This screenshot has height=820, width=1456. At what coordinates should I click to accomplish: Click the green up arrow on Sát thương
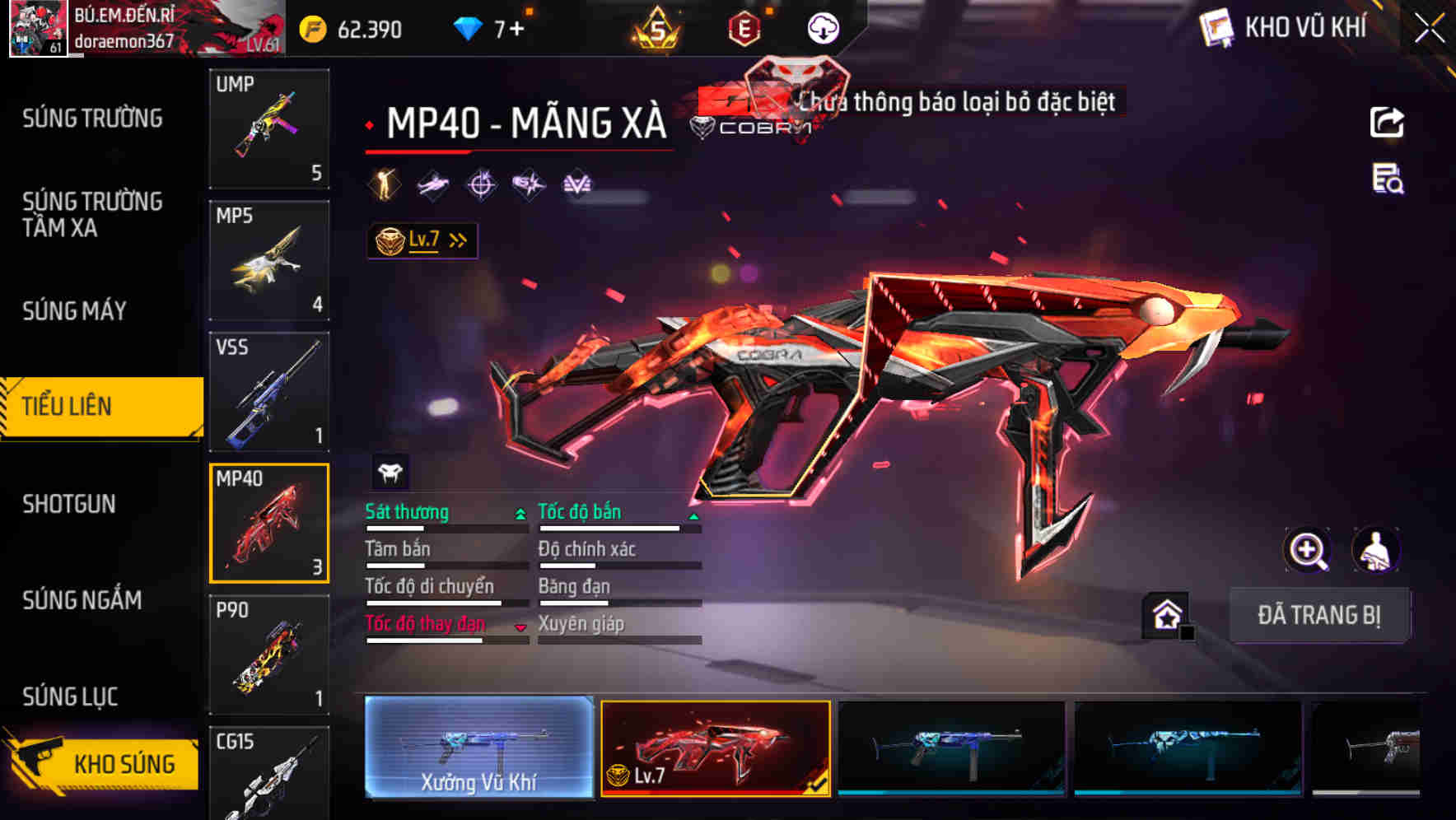(519, 513)
